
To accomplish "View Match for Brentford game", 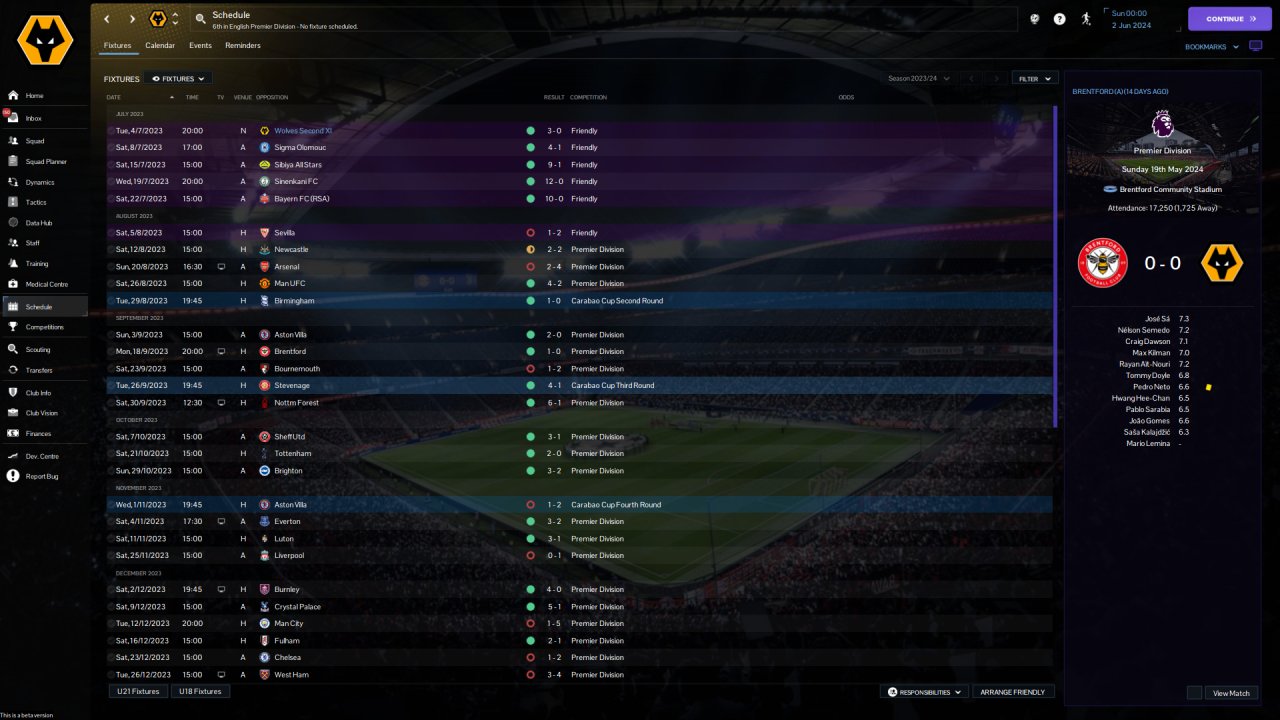I will 1231,693.
